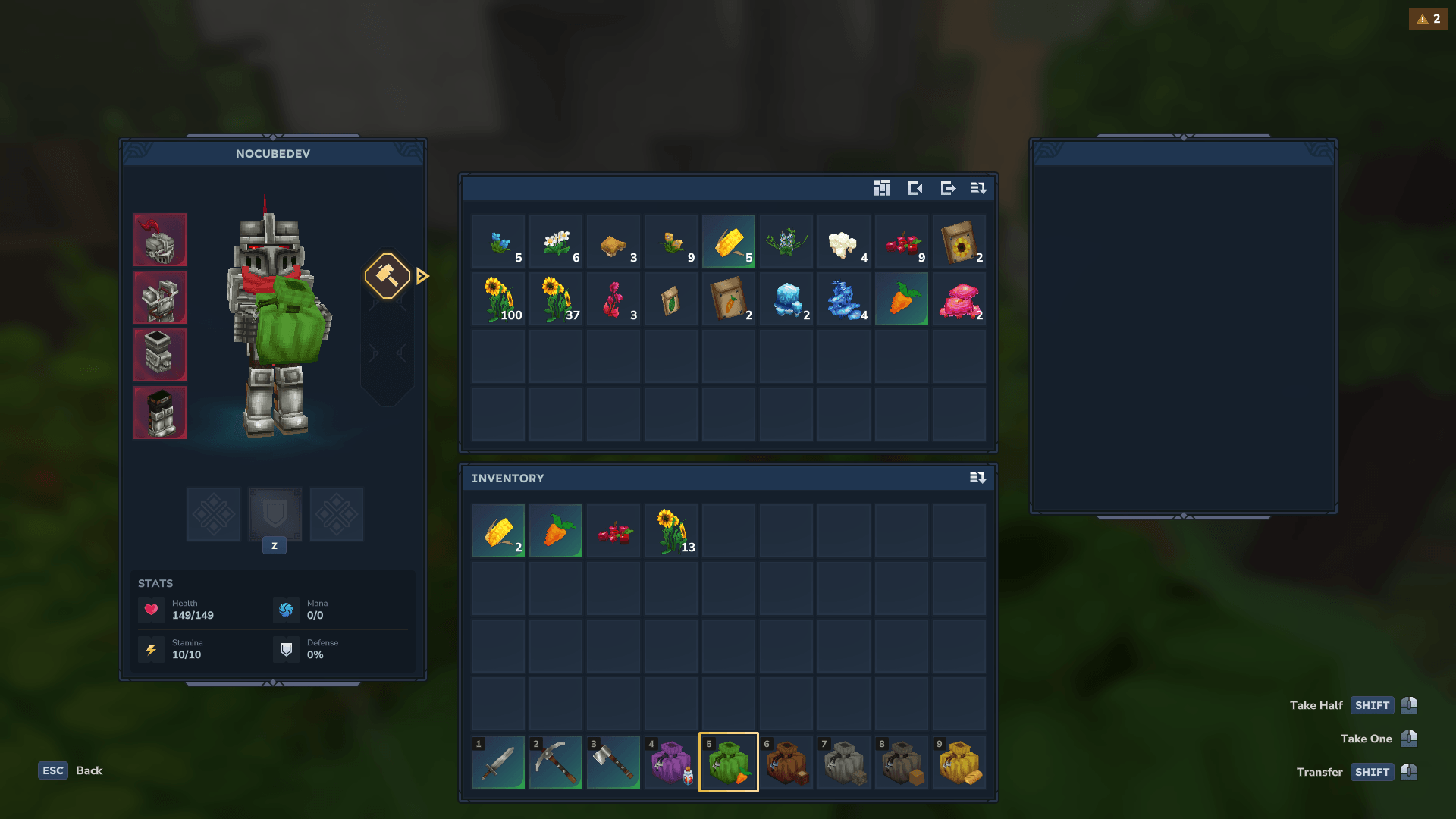Open the quick-stack icon above the chest grid
This screenshot has width=1456, height=819.
coord(882,189)
